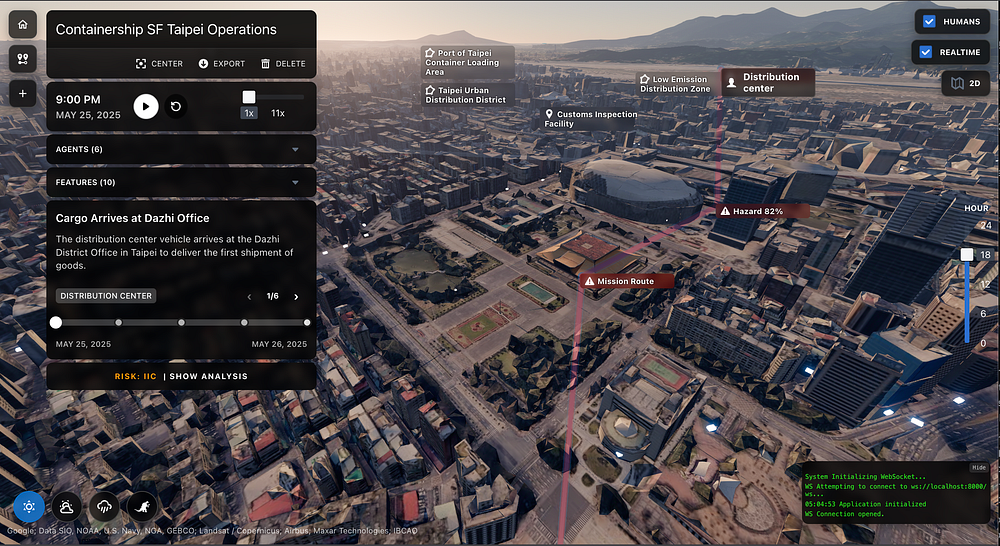Select the rain cloud weather icon

point(104,507)
